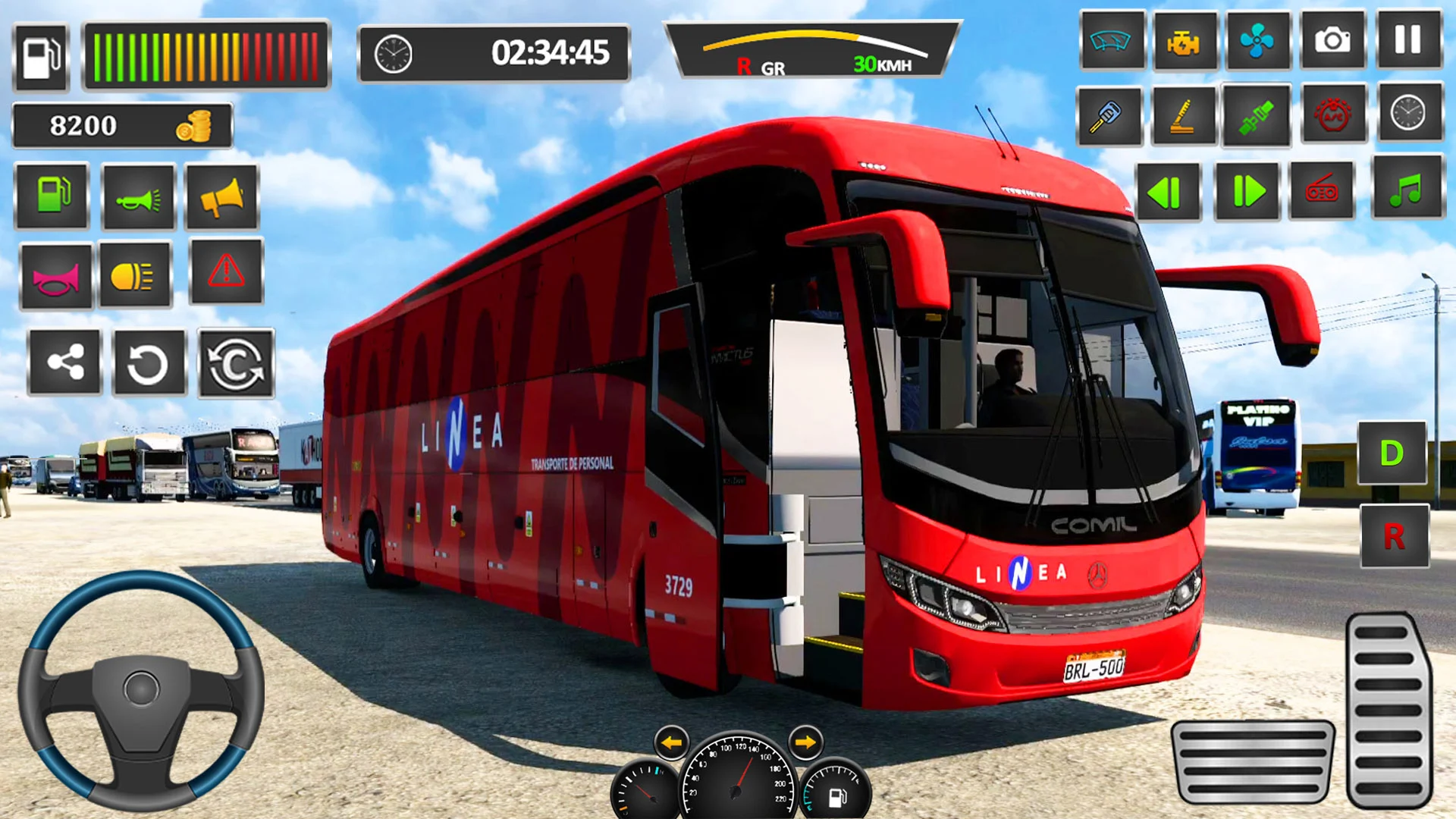1456x819 pixels.
Task: Tap the green music note button
Action: pos(1407,190)
